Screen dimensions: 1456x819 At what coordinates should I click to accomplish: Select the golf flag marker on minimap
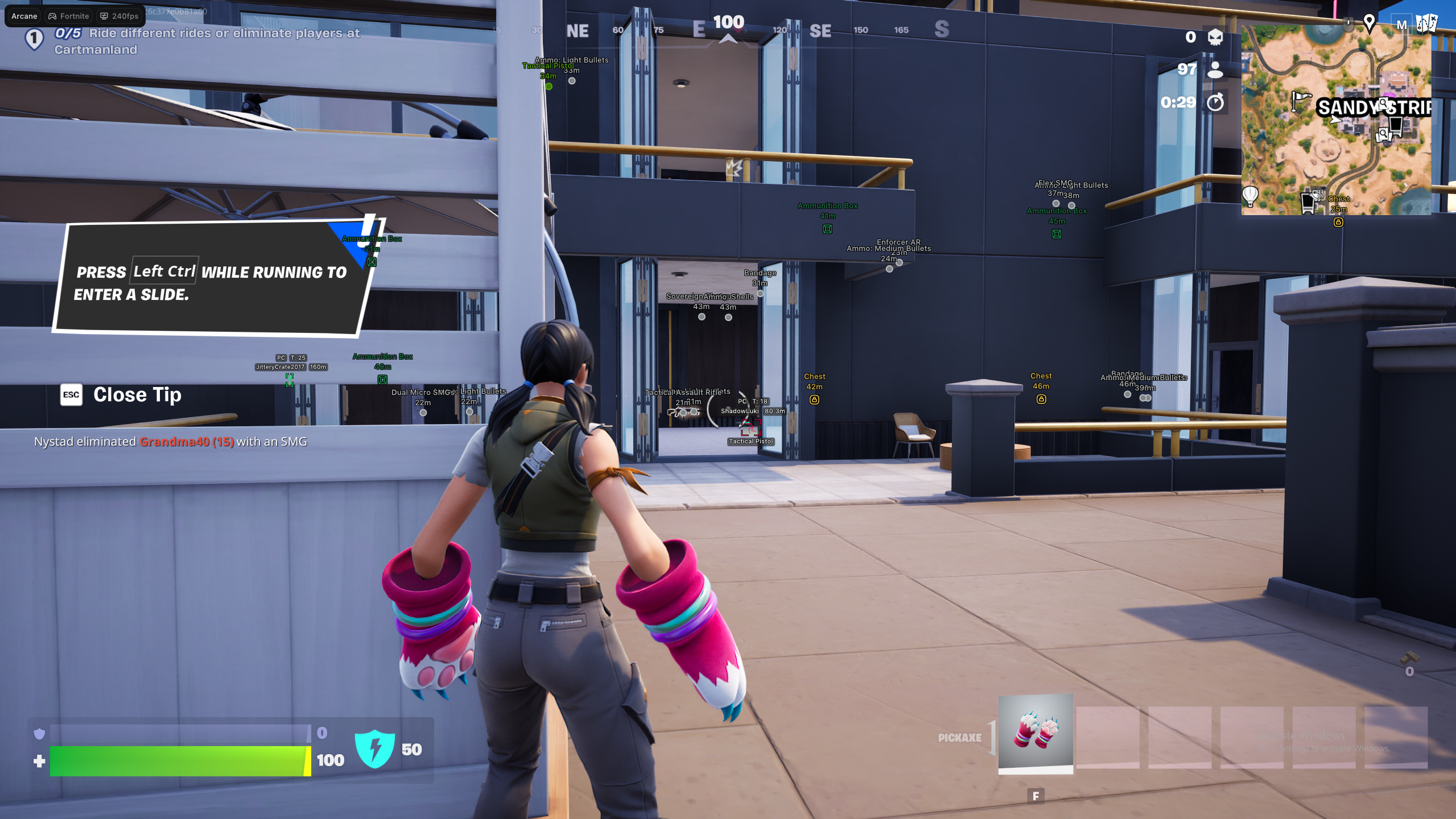(x=1299, y=100)
